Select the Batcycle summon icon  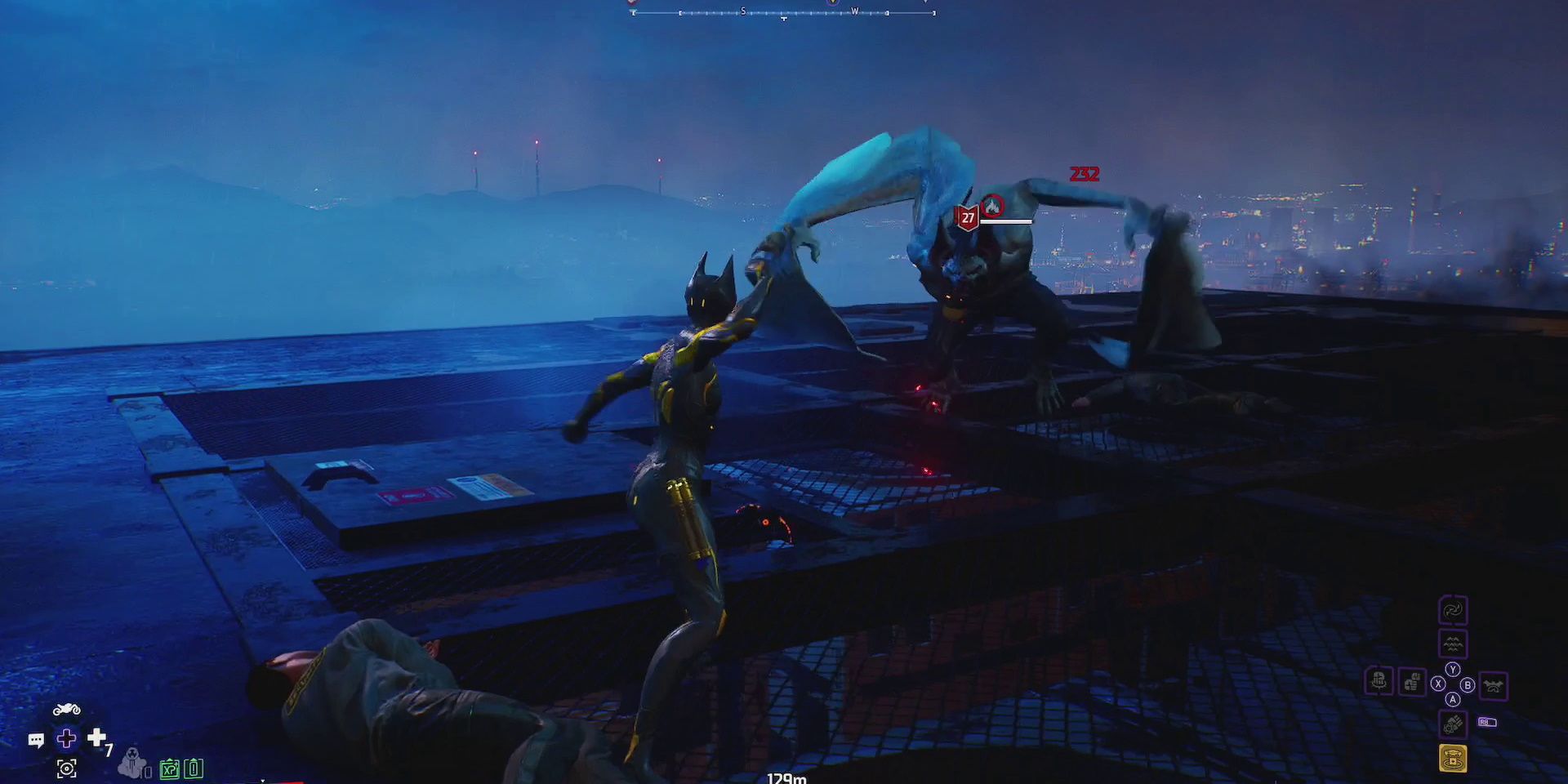point(67,709)
